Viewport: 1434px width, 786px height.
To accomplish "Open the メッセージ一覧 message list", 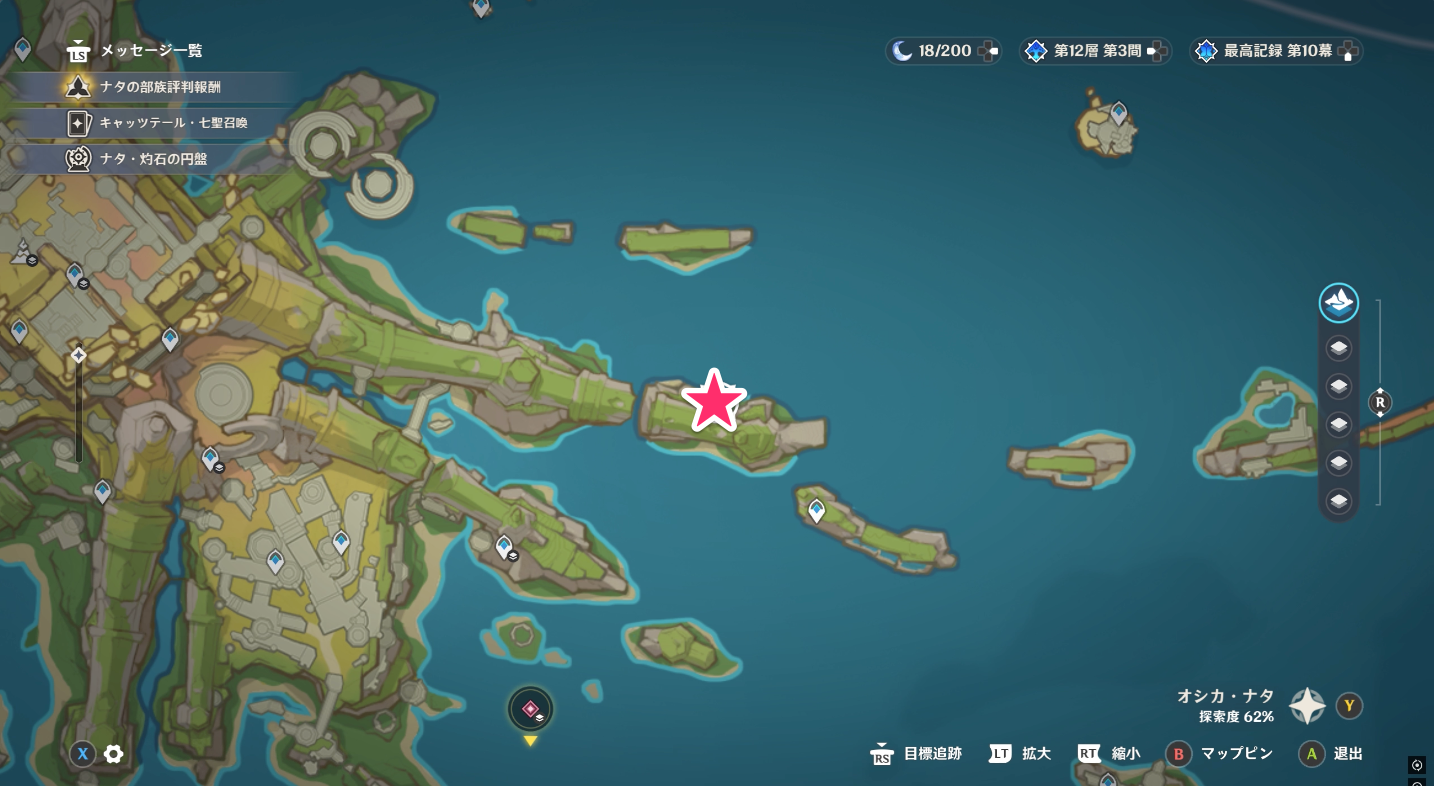I will [140, 50].
